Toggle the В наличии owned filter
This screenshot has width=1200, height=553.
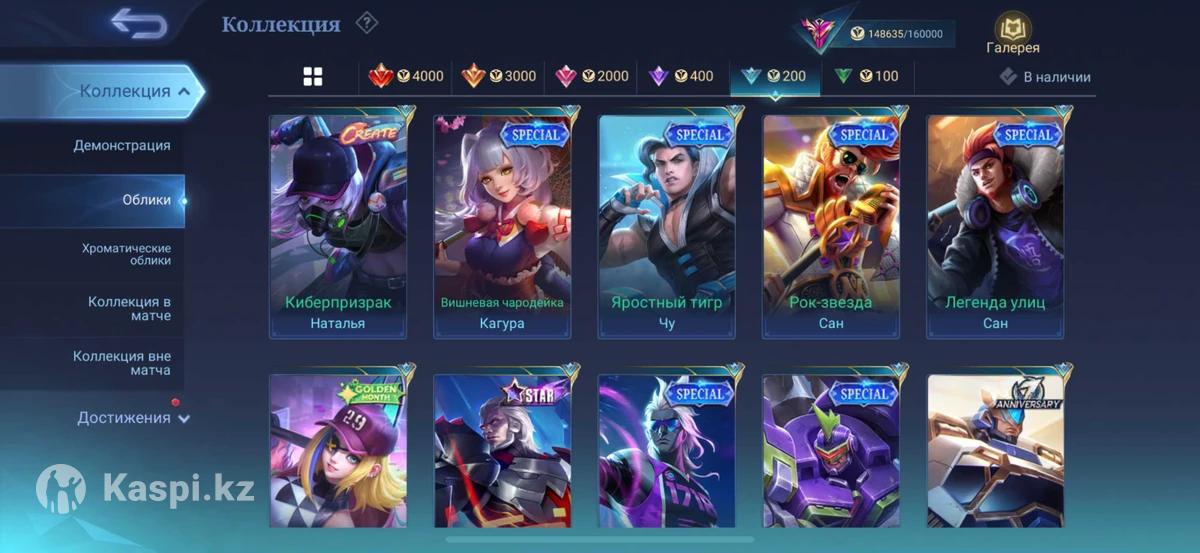(1045, 77)
